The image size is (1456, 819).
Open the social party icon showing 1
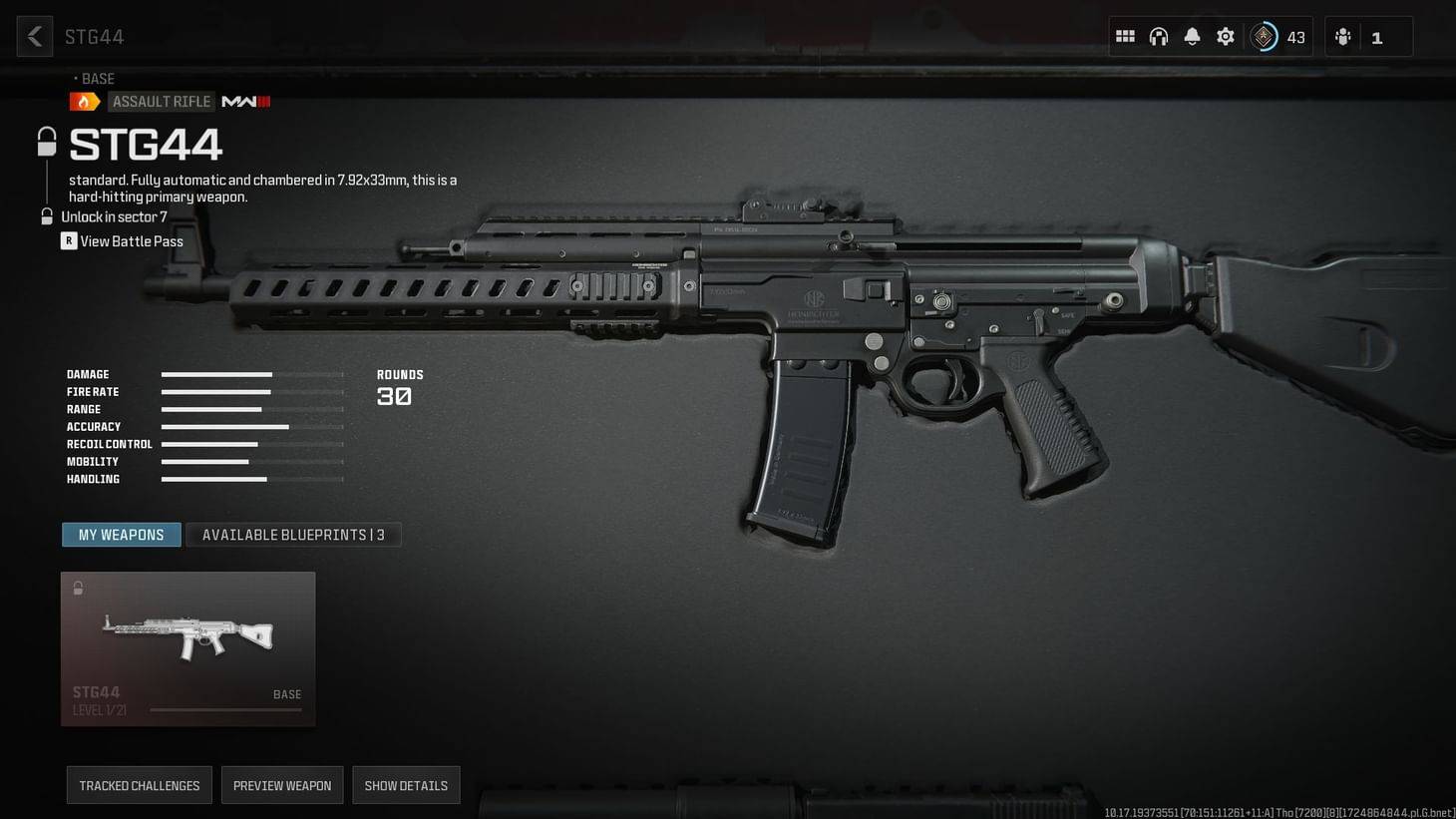(1342, 36)
